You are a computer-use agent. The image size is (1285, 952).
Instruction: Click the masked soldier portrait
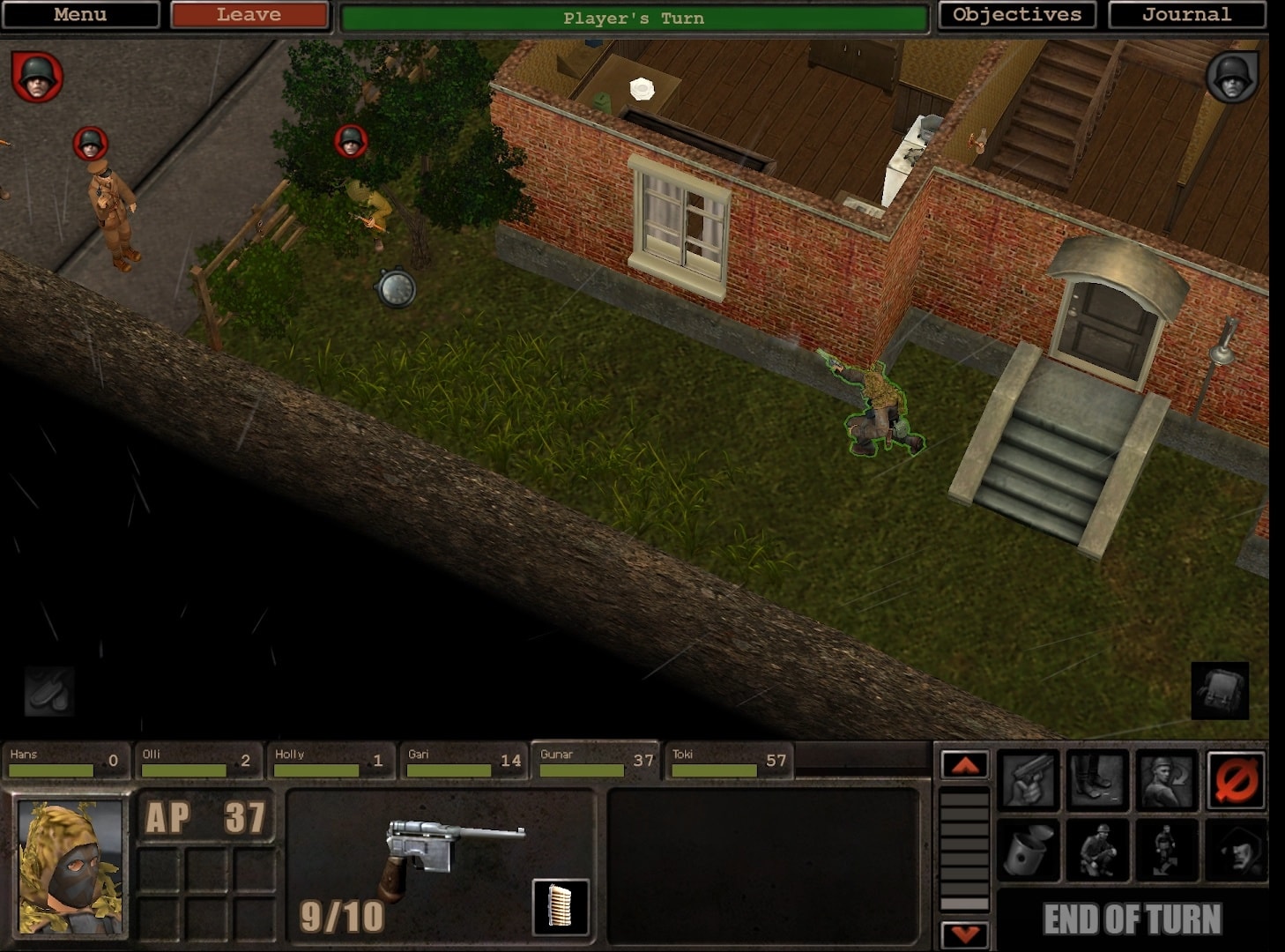click(x=71, y=866)
